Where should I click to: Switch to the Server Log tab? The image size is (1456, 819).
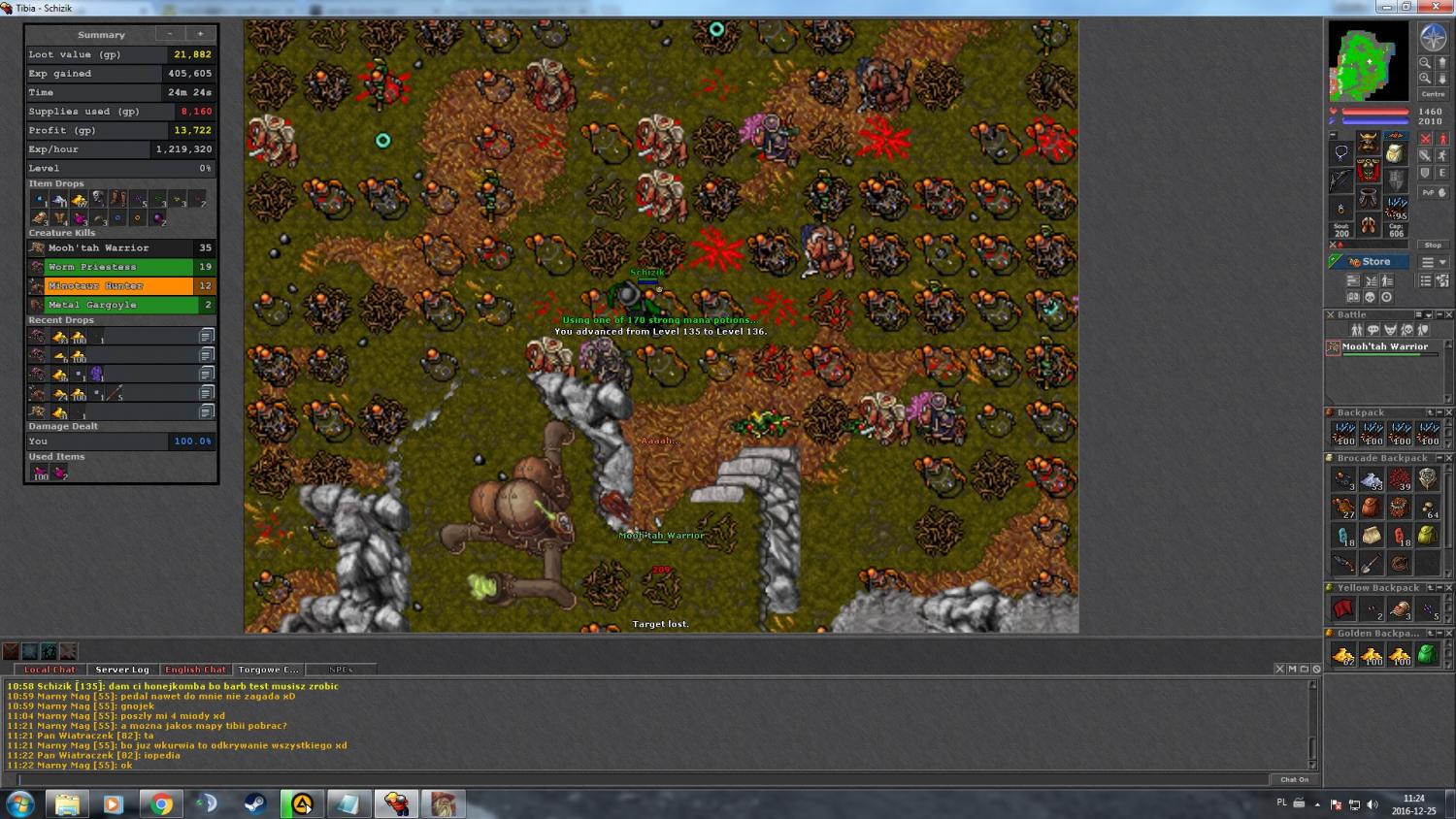(x=122, y=670)
